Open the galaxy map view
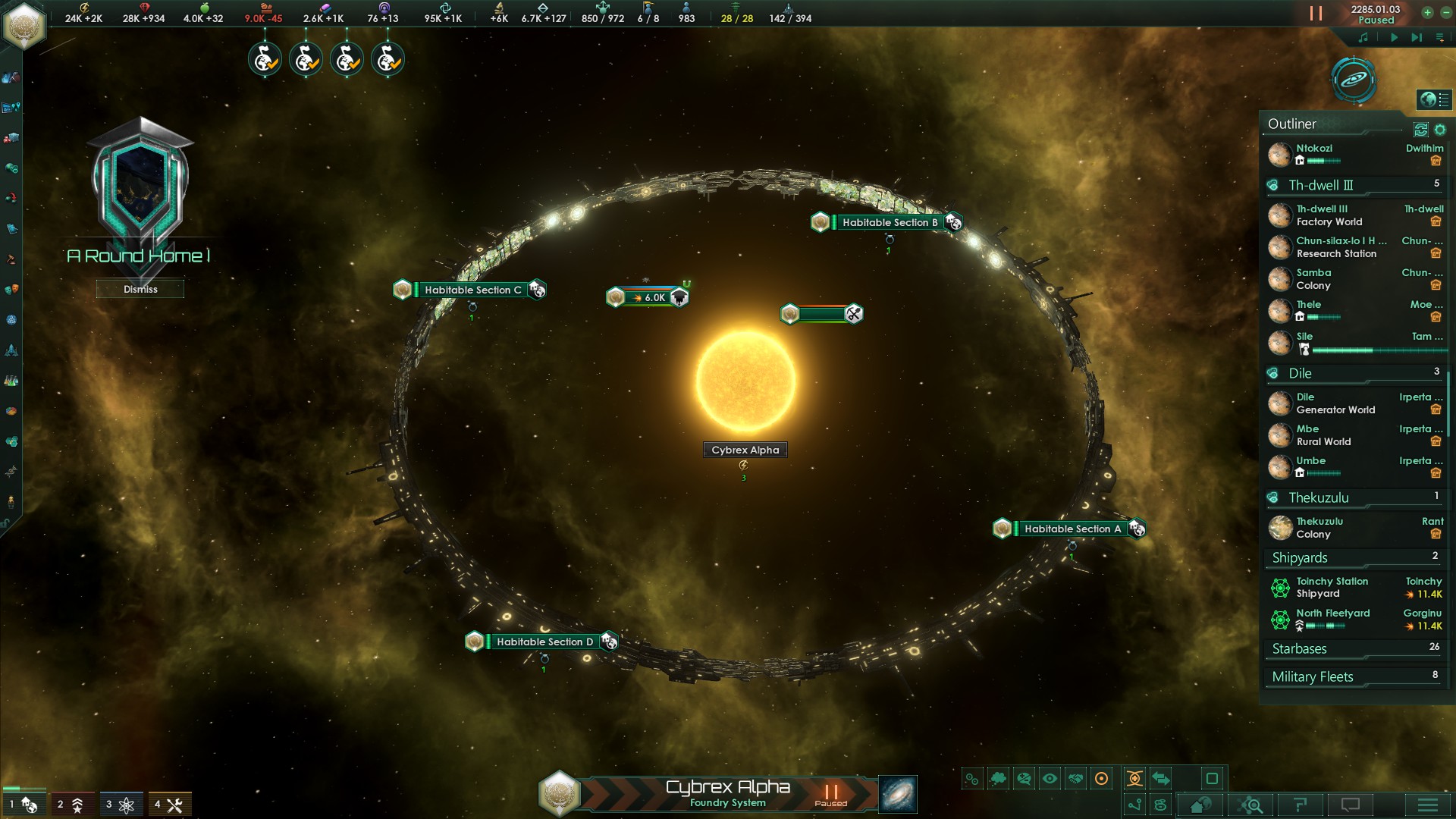1456x819 pixels. pyautogui.click(x=897, y=794)
